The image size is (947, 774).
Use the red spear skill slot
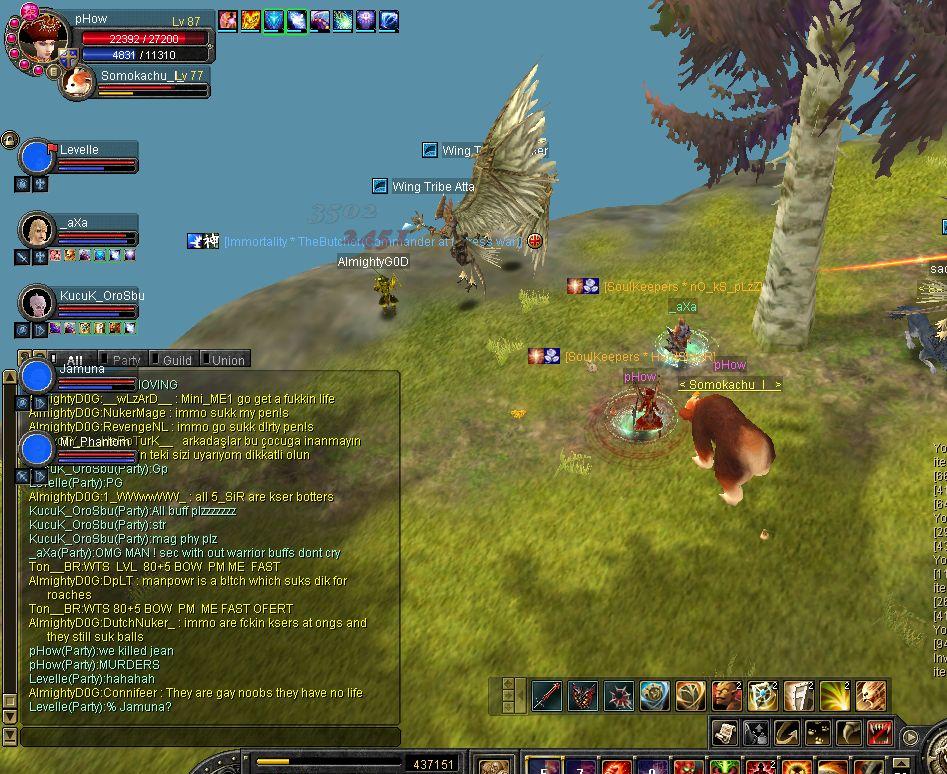[x=547, y=695]
